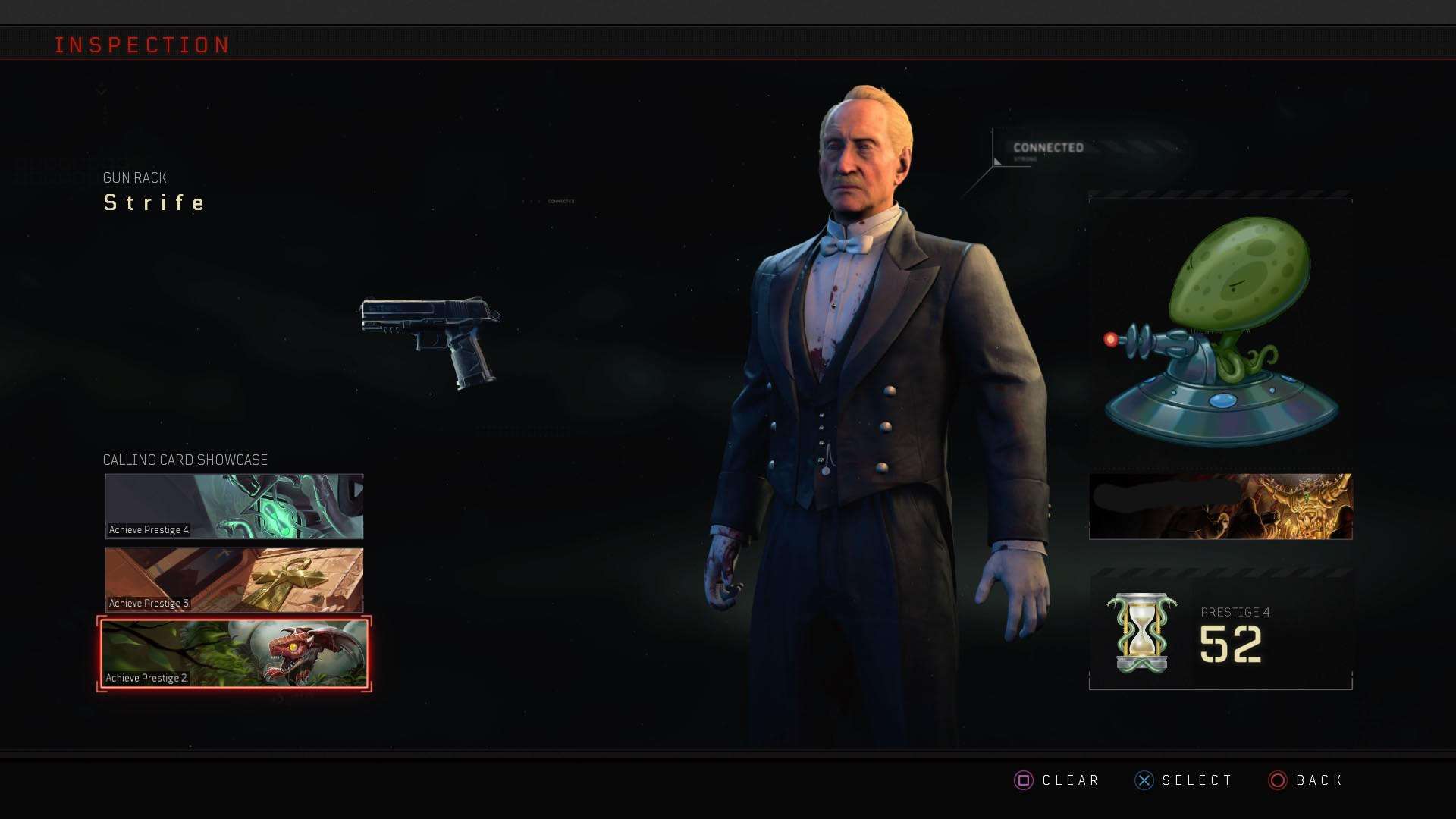Inspect the Strife pistol in Gun Rack
This screenshot has width=1456, height=819.
tap(430, 340)
